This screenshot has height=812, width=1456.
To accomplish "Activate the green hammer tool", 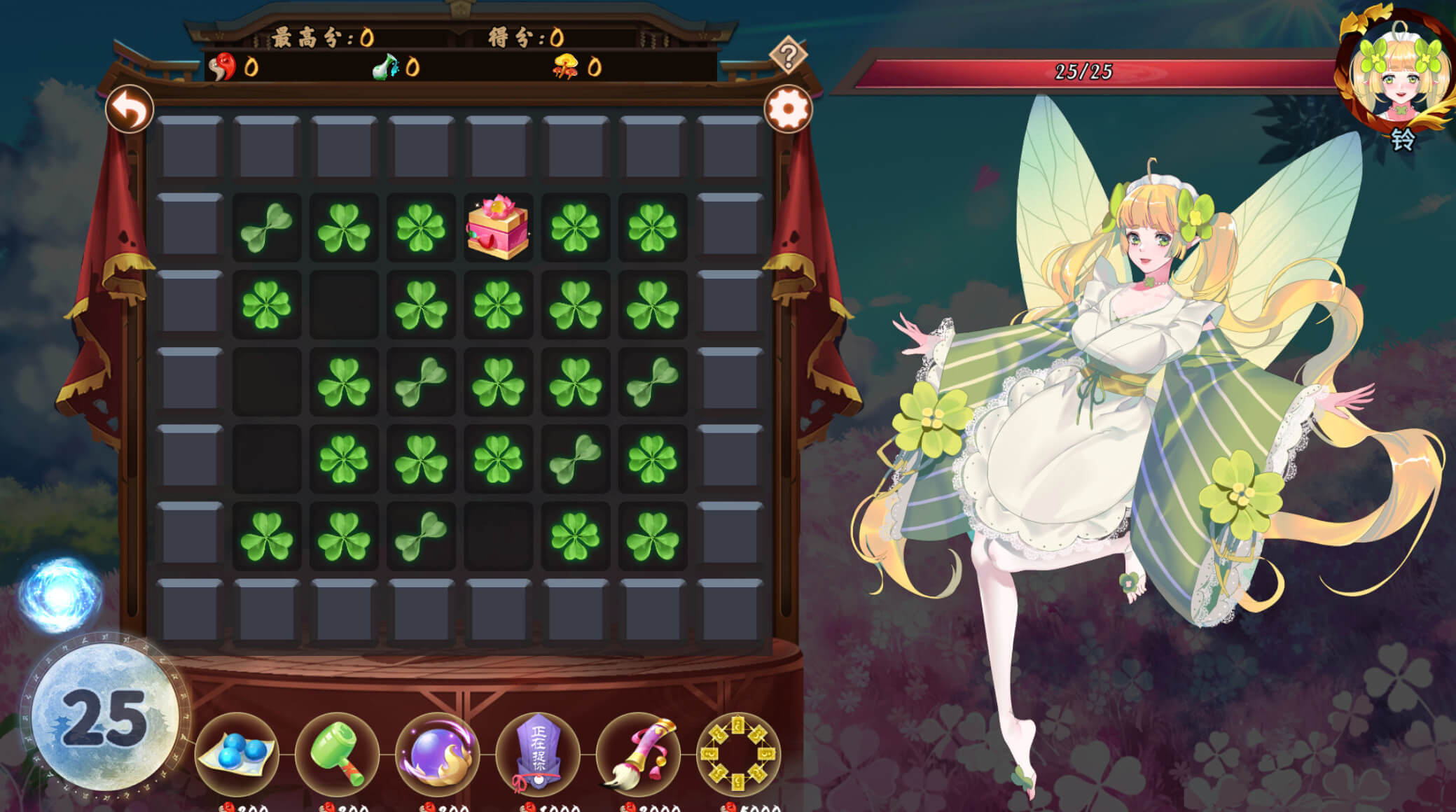I will (x=337, y=754).
